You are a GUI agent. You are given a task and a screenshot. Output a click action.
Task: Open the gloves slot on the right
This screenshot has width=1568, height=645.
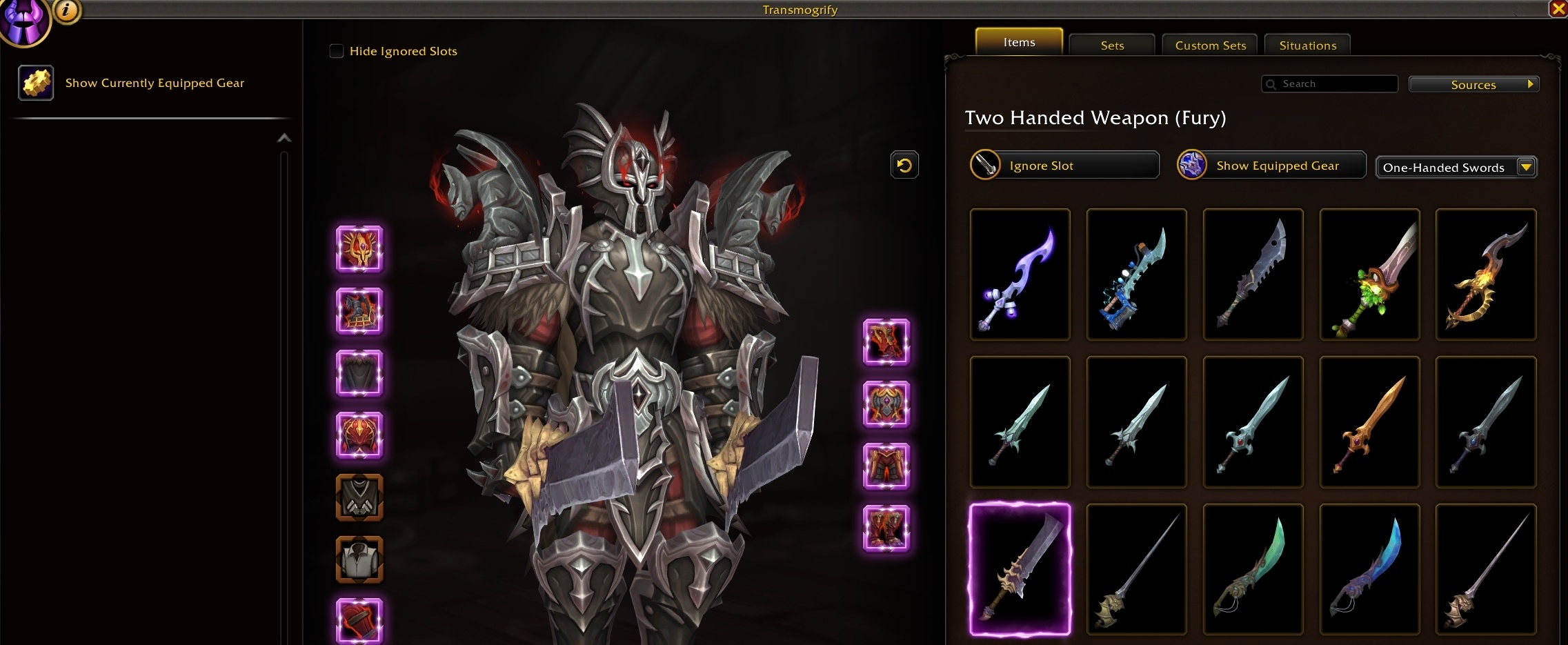[x=888, y=343]
